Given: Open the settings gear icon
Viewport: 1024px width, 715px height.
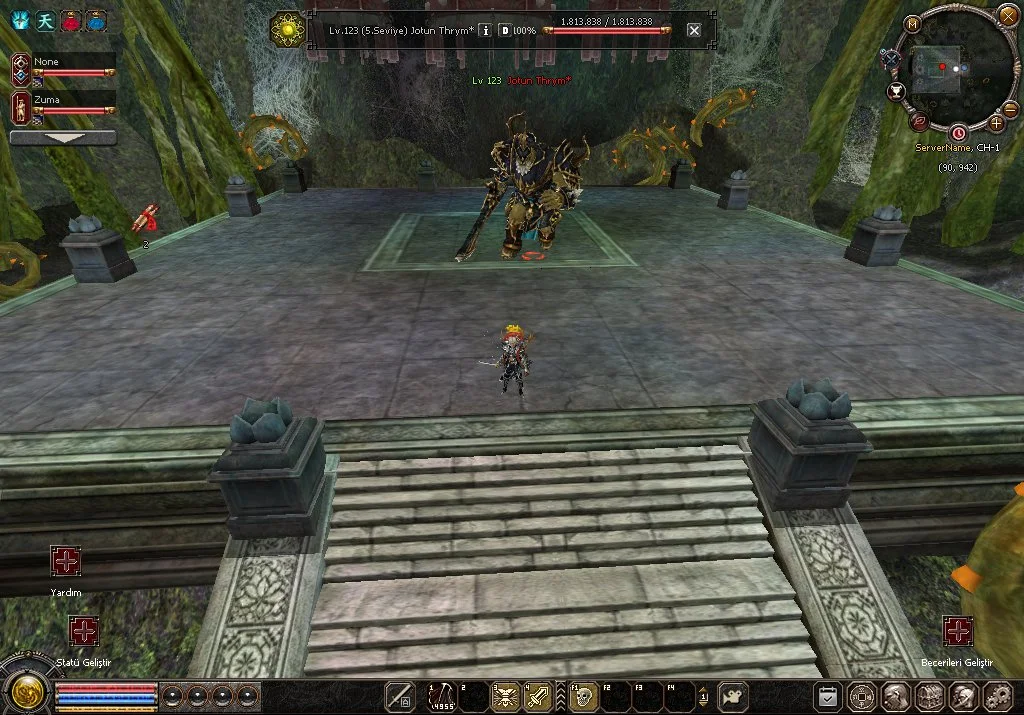Looking at the screenshot, I should [x=997, y=696].
